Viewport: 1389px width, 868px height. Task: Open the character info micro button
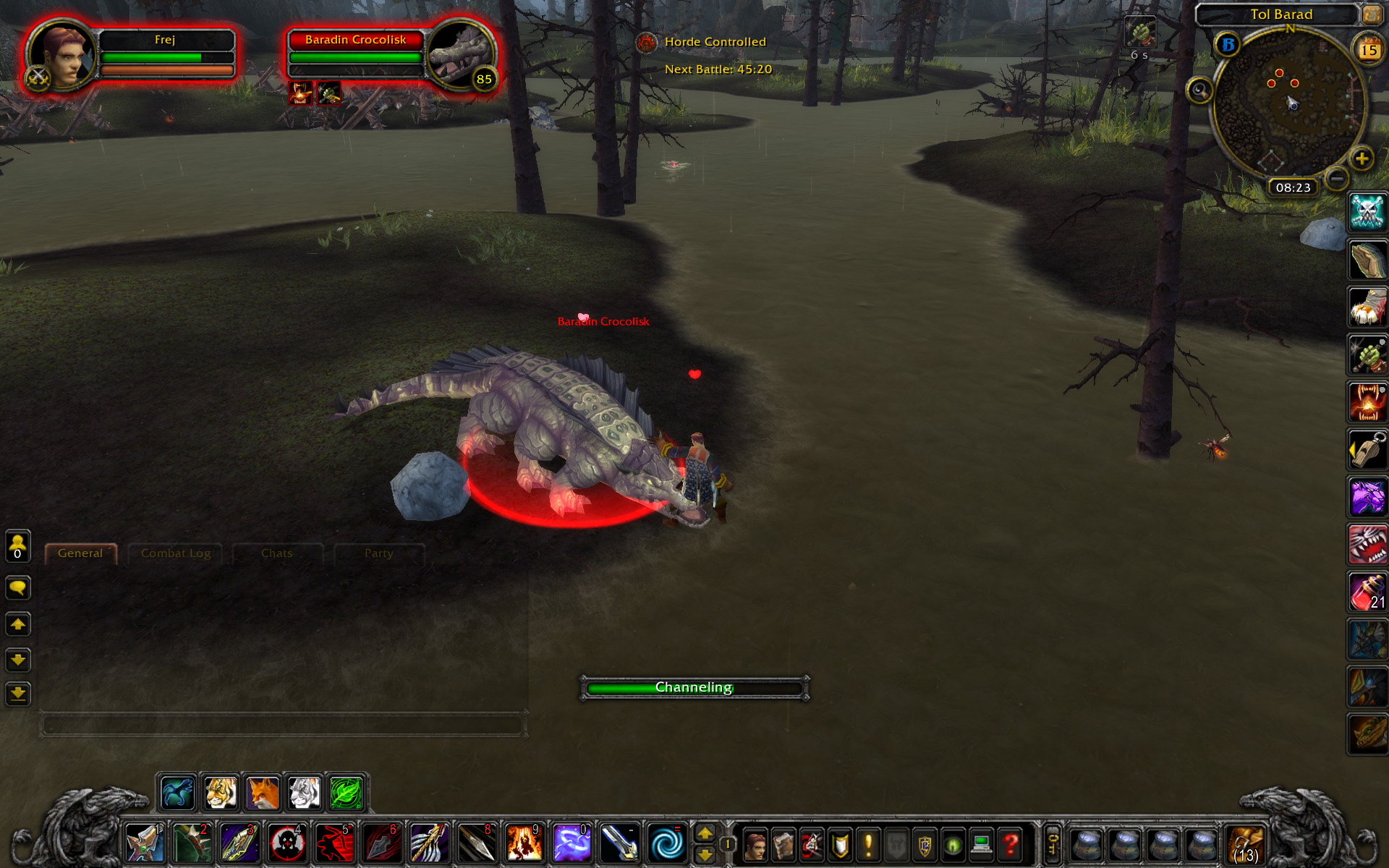pos(754,844)
